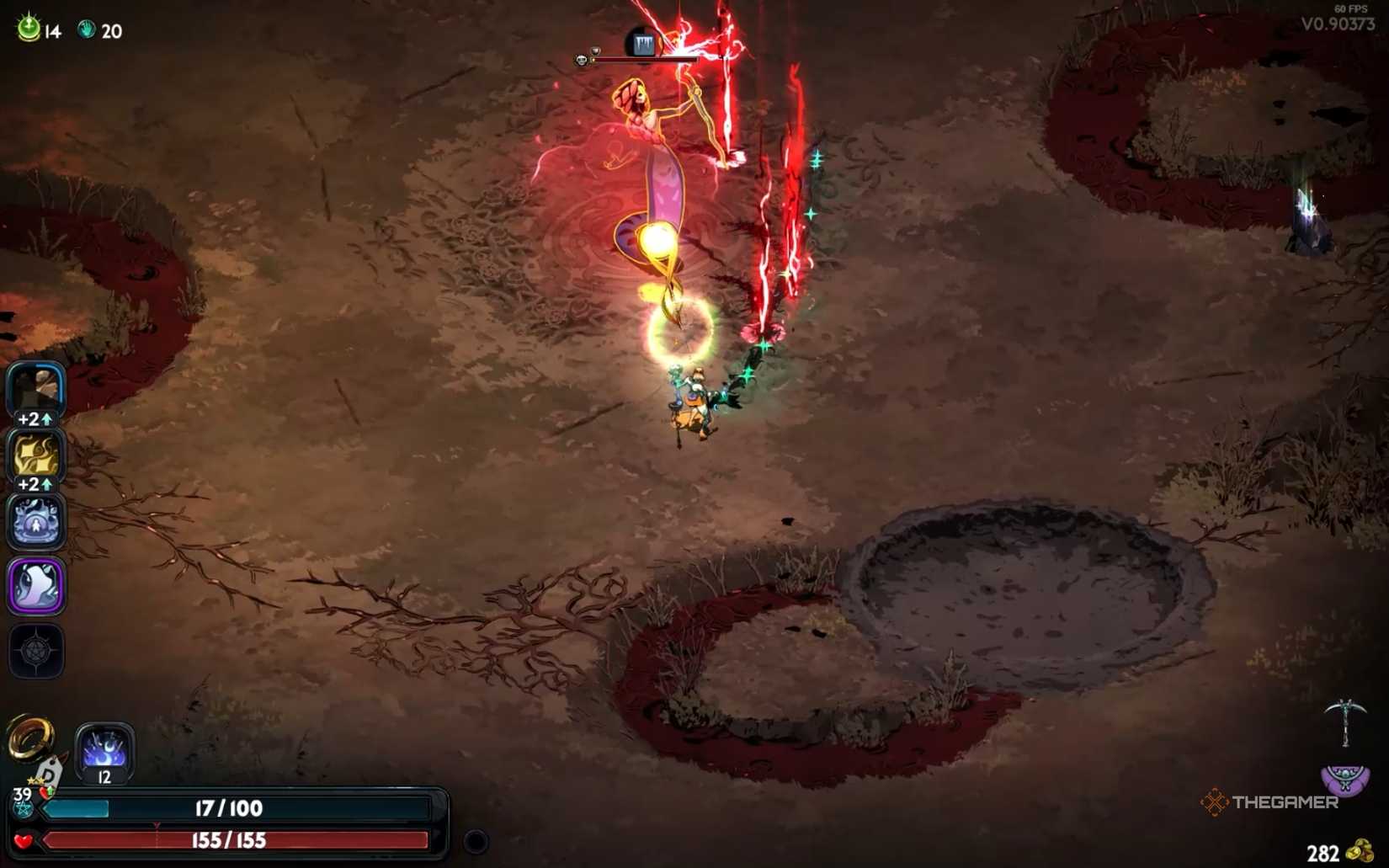
Task: Click the skull icon on the boss health bar
Action: pos(581,59)
